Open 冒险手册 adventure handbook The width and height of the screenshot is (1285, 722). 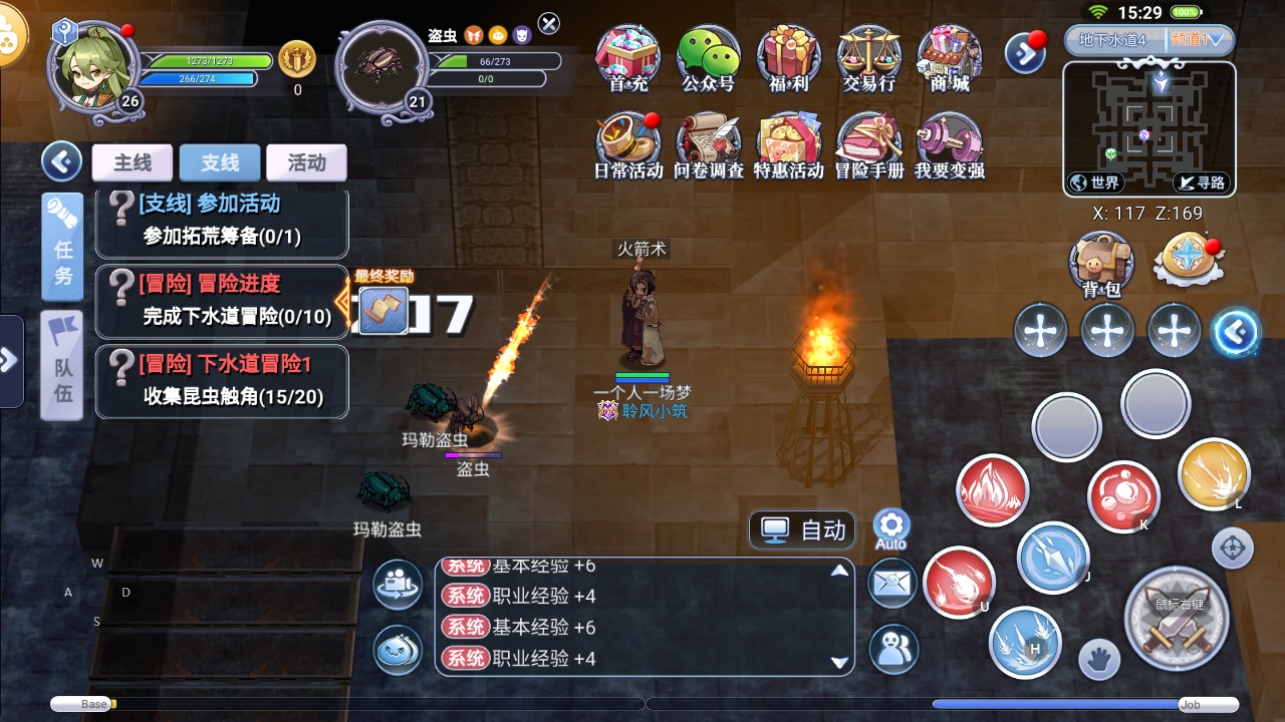(x=868, y=143)
